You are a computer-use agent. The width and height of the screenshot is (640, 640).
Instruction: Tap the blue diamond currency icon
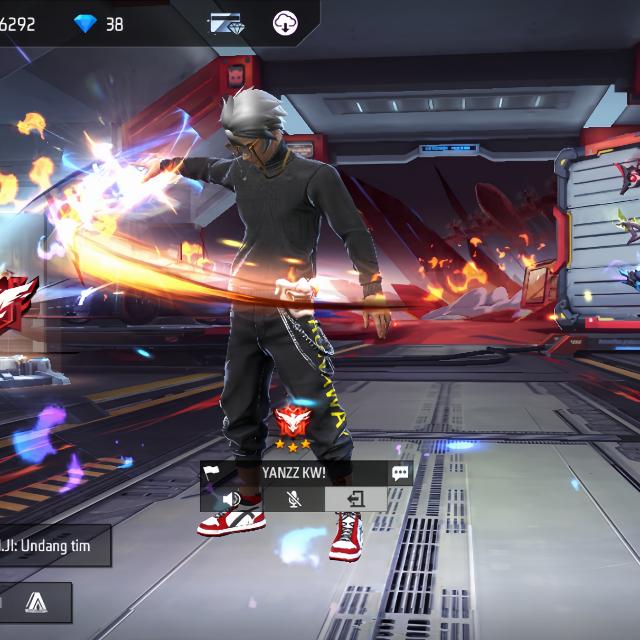86,23
